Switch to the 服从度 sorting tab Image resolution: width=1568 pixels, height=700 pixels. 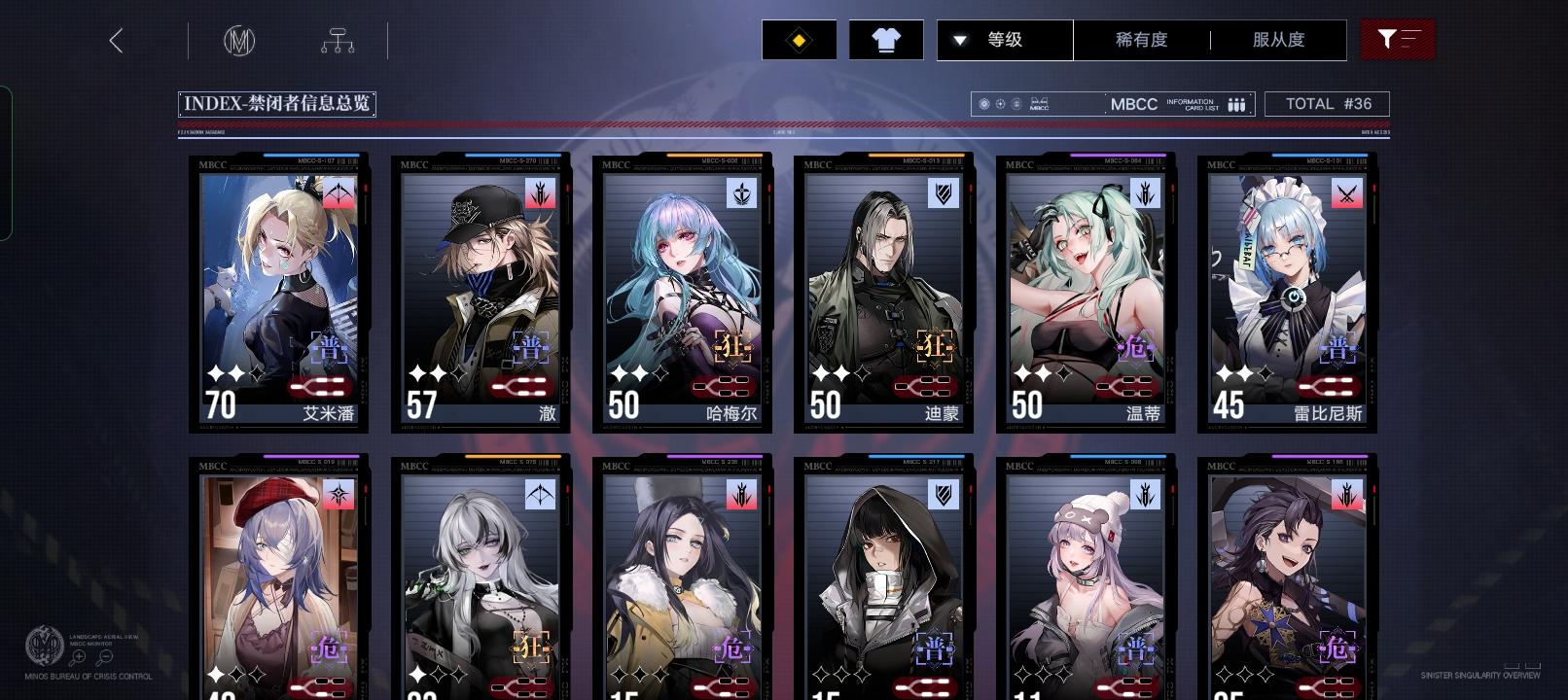point(1276,40)
